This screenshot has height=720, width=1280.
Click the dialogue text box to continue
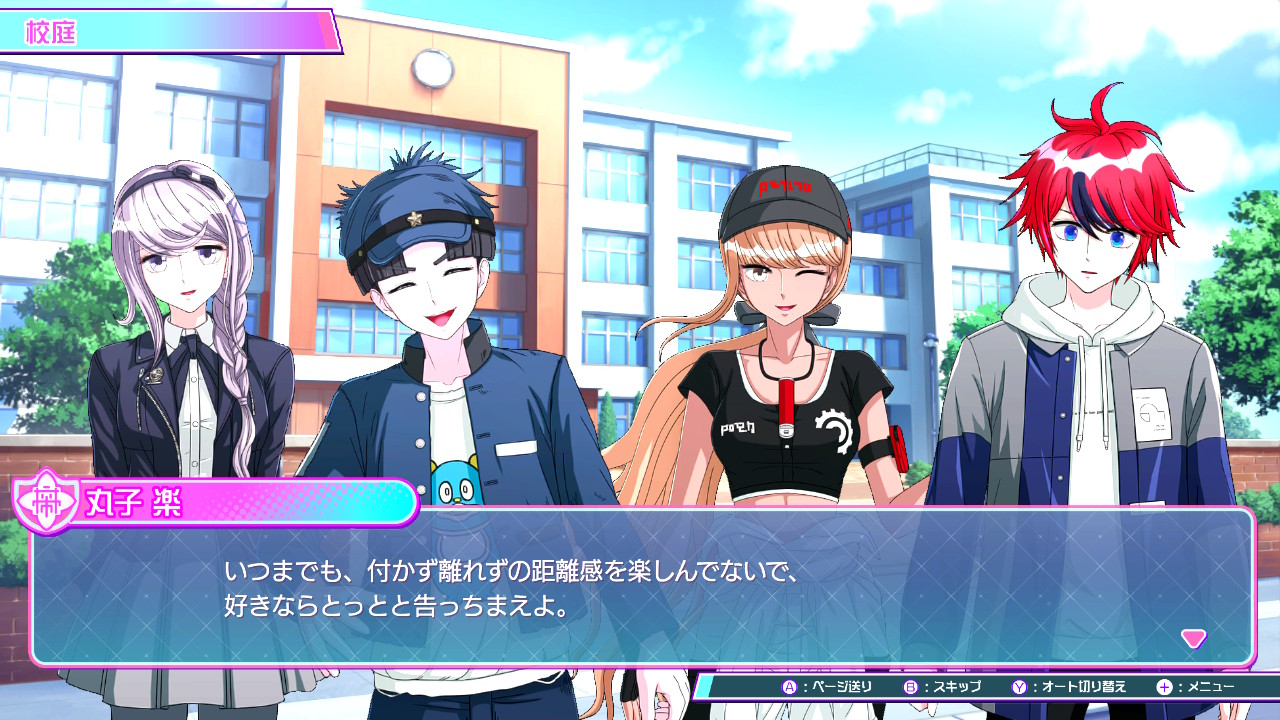640,588
